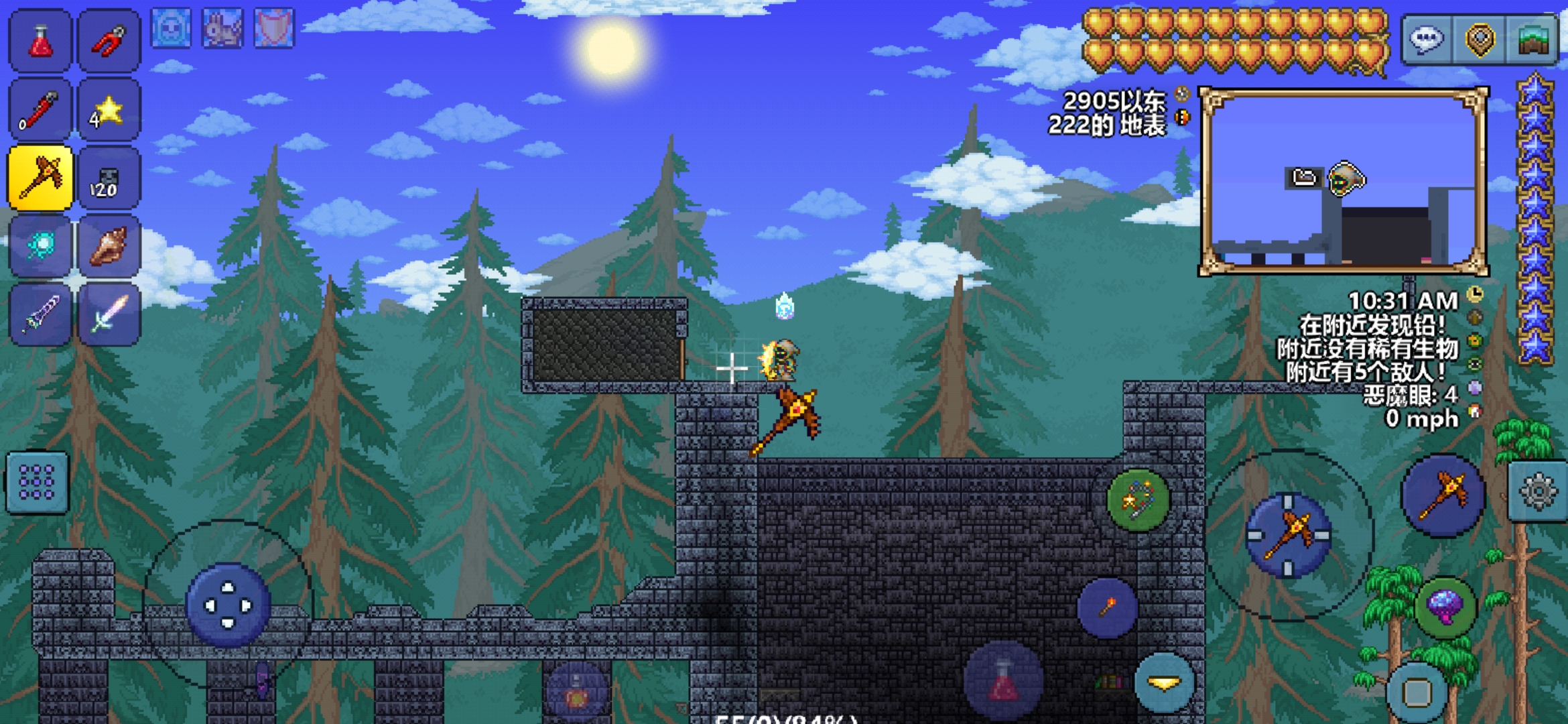
Task: Click the framed minimap
Action: click(1344, 181)
